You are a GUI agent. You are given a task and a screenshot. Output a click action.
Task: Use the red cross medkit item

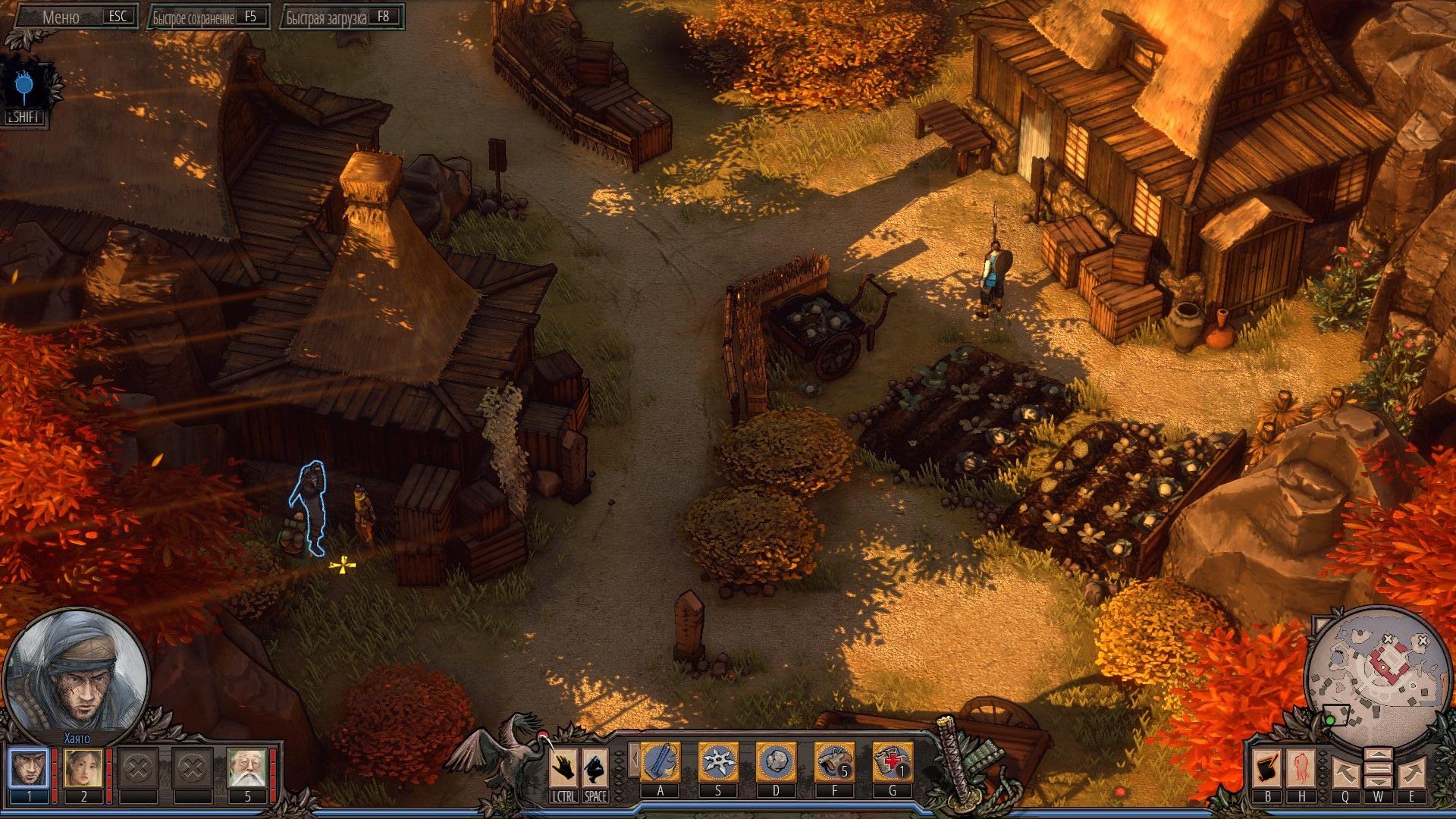point(892,762)
